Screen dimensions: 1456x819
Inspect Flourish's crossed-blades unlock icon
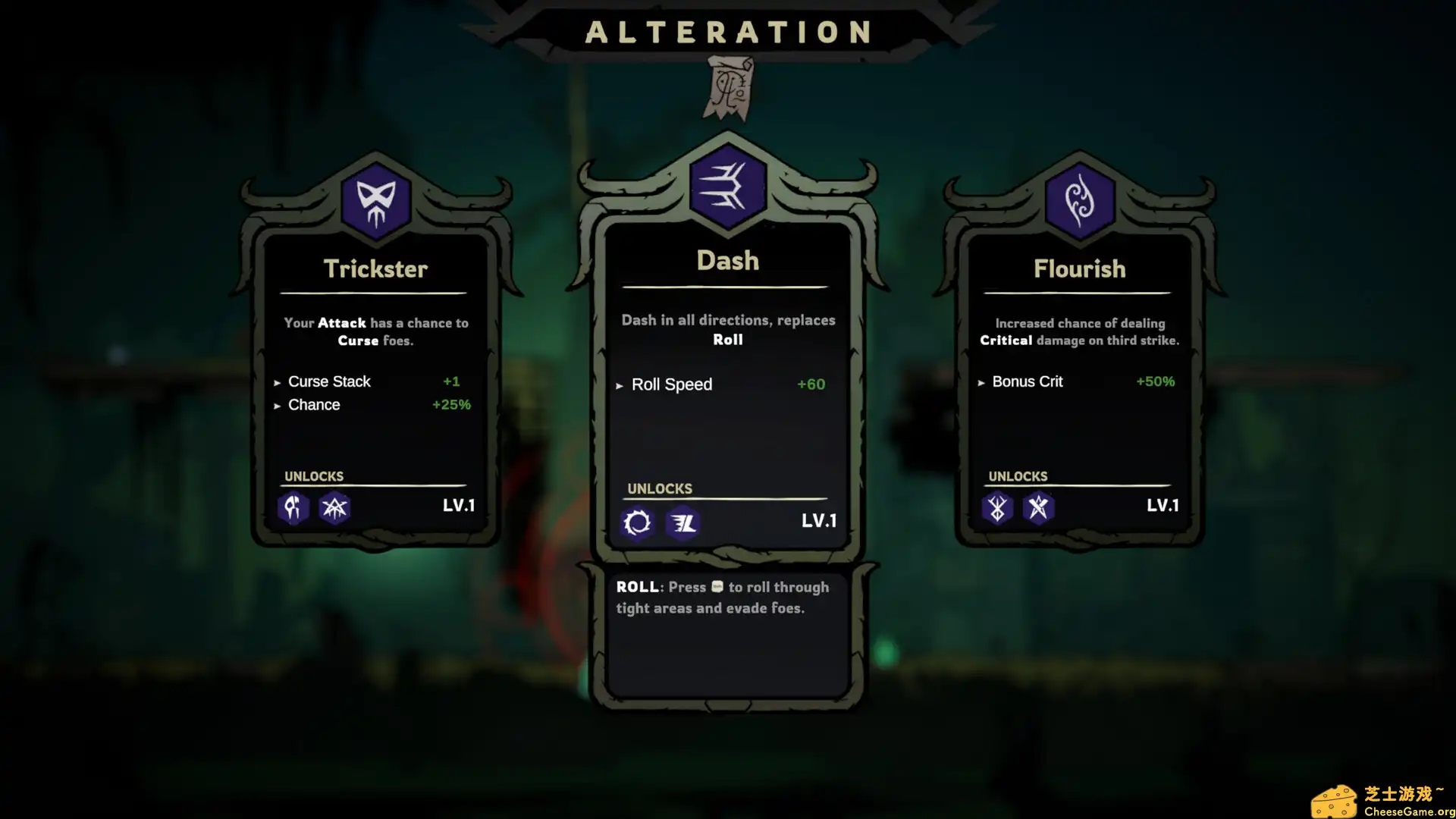pyautogui.click(x=1038, y=507)
